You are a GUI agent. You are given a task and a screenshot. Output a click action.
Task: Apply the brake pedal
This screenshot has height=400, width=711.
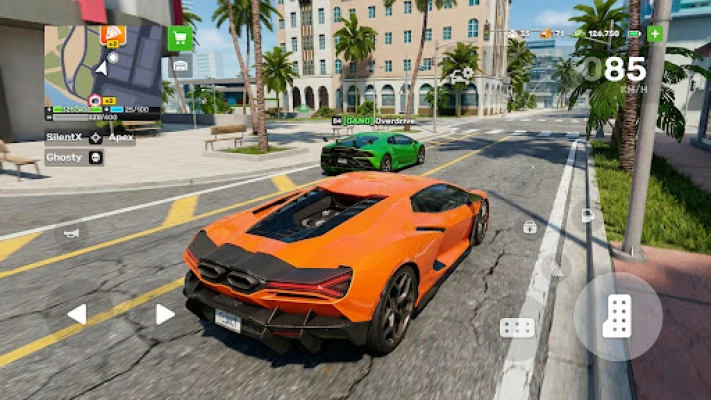point(517,328)
